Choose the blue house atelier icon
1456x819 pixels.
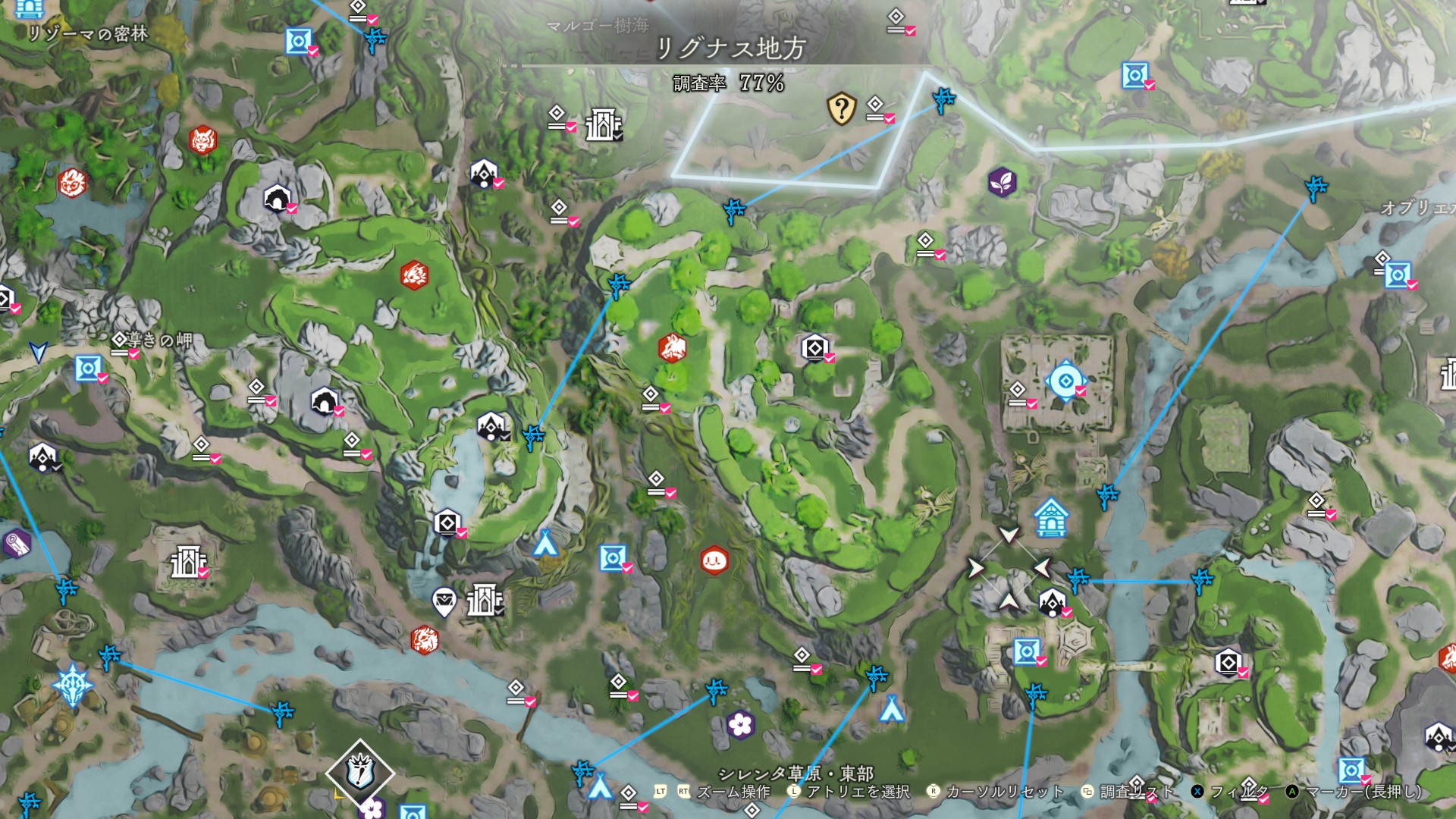coord(1051,518)
